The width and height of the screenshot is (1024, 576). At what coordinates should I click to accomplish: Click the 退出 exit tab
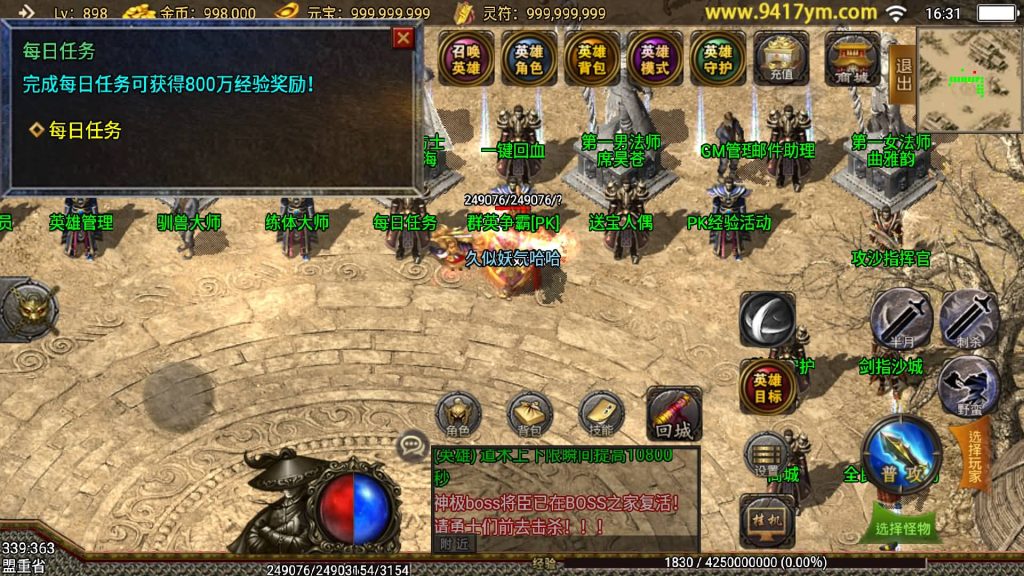(903, 75)
